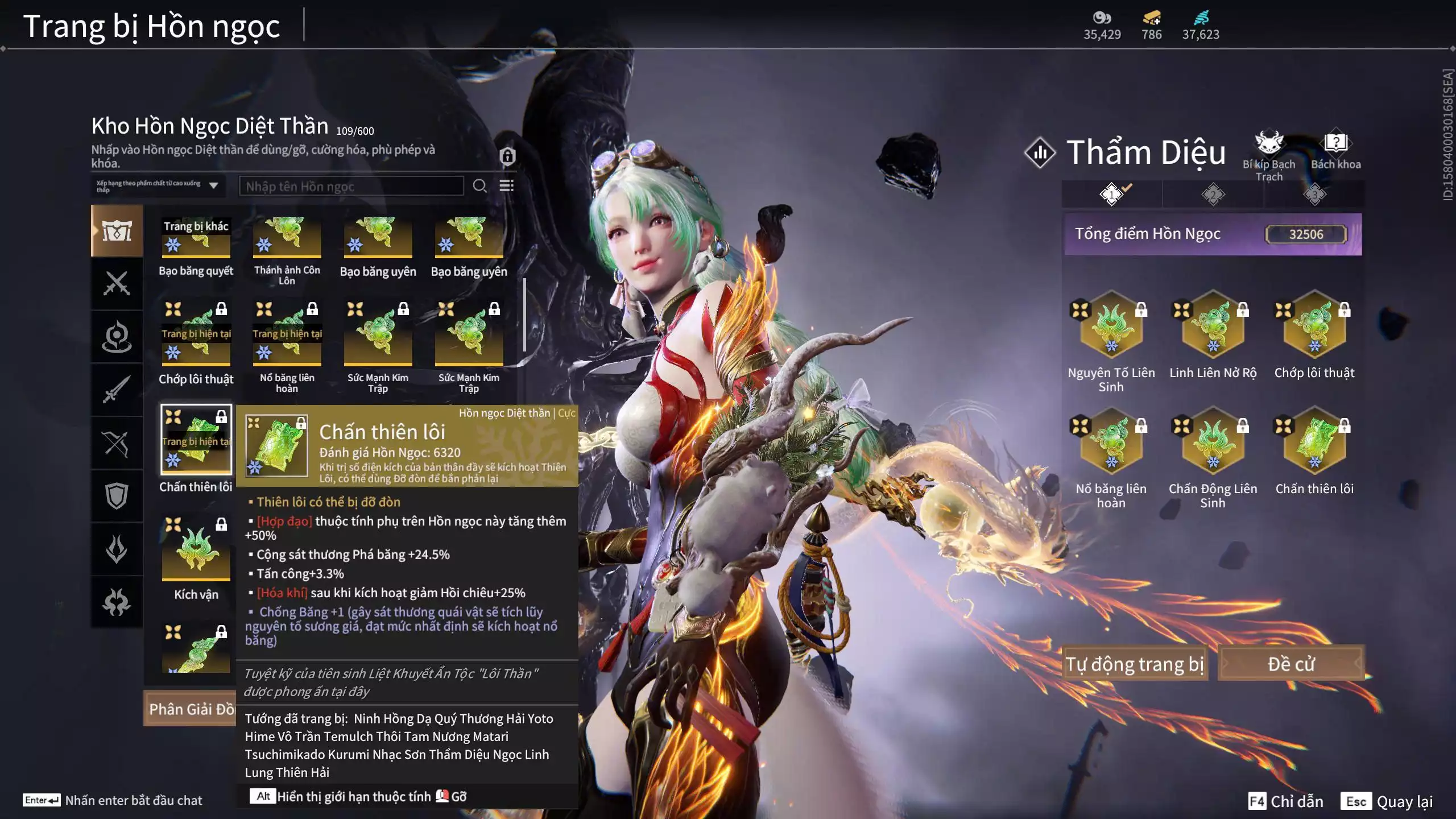Switch to loadout preset 3
This screenshot has width=1456, height=819.
1314,195
